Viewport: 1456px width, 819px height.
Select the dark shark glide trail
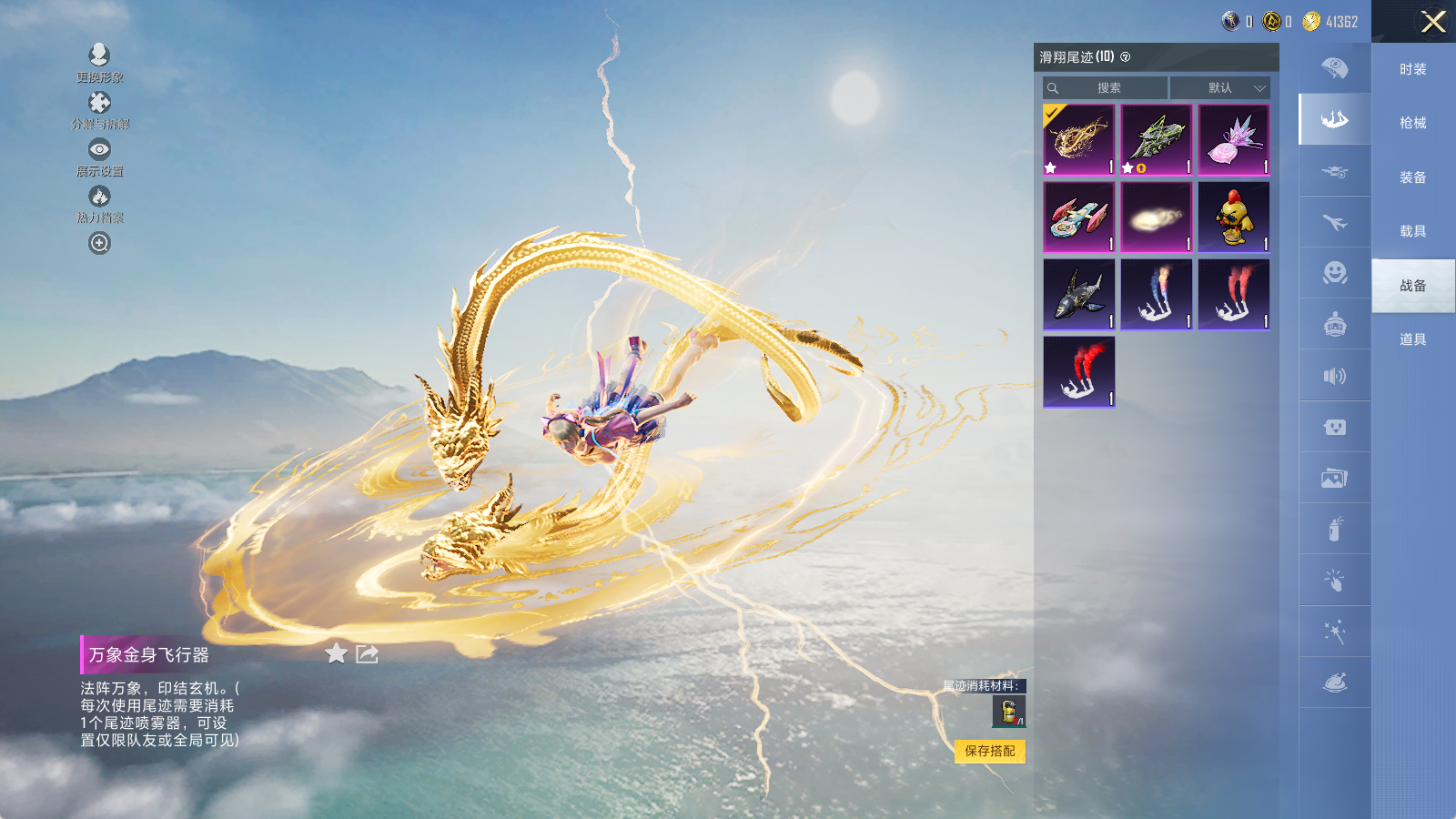[x=1078, y=294]
